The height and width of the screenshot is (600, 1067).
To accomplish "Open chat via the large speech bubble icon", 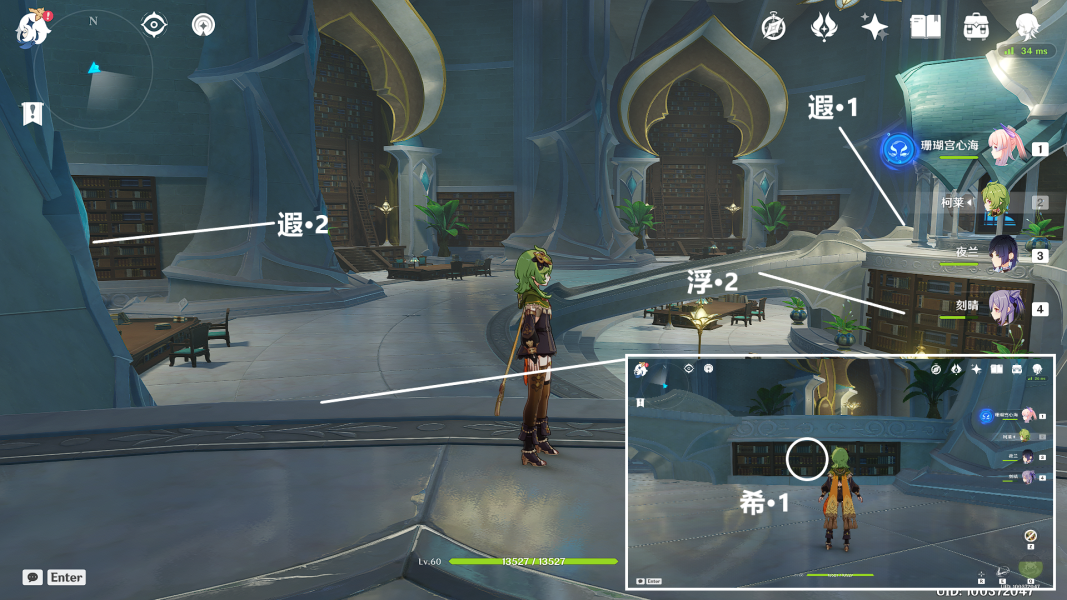I will pos(33,577).
